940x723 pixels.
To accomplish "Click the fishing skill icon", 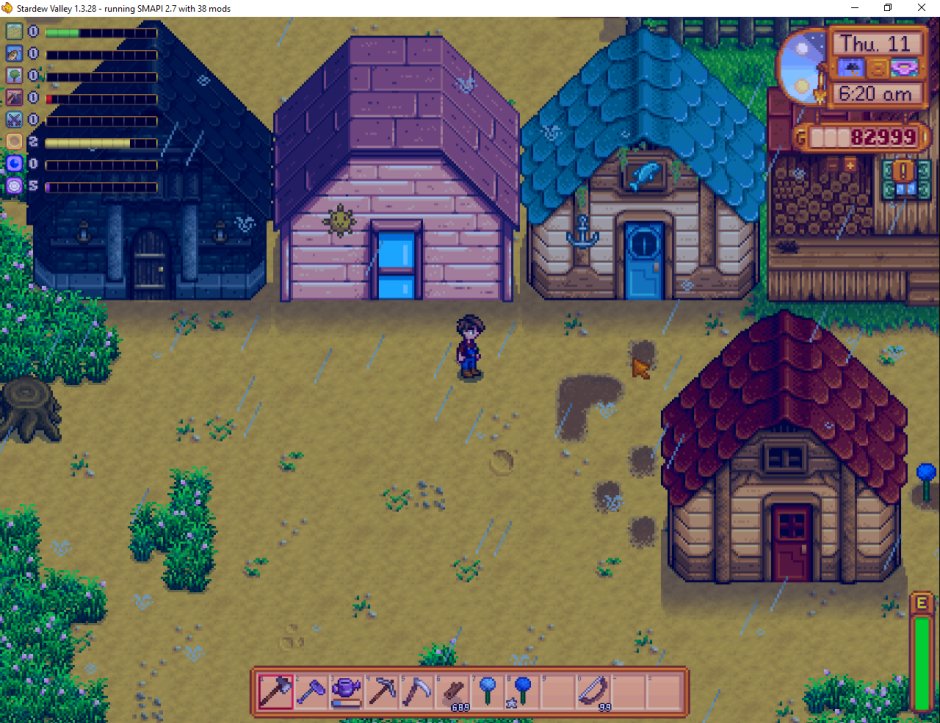I will (x=14, y=54).
